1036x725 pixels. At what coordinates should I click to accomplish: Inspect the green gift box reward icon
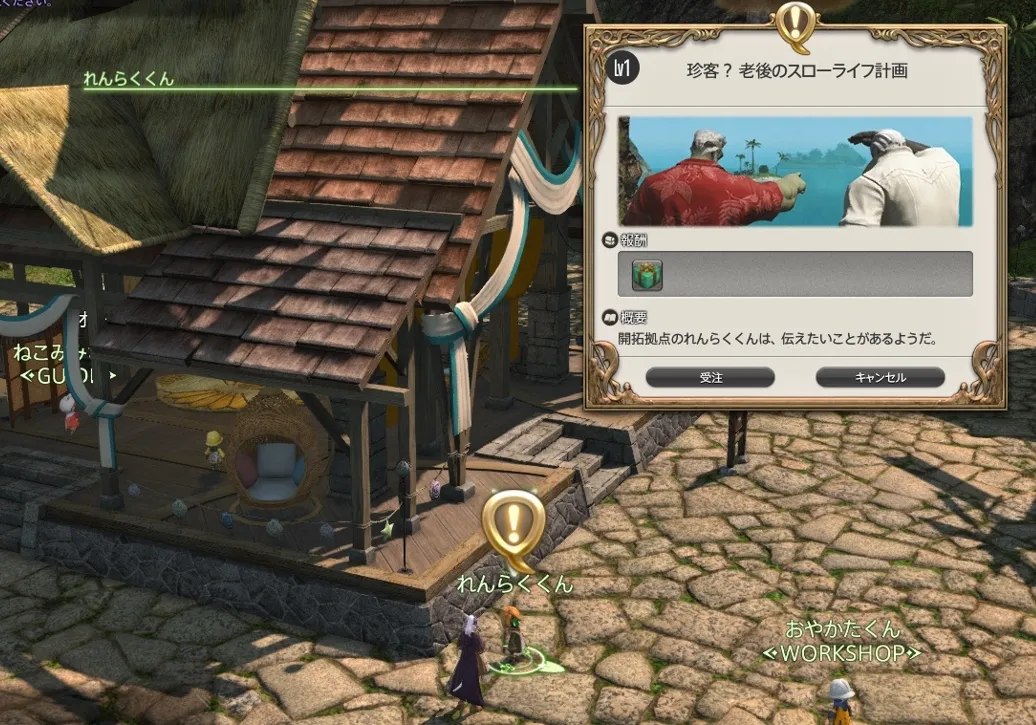647,274
